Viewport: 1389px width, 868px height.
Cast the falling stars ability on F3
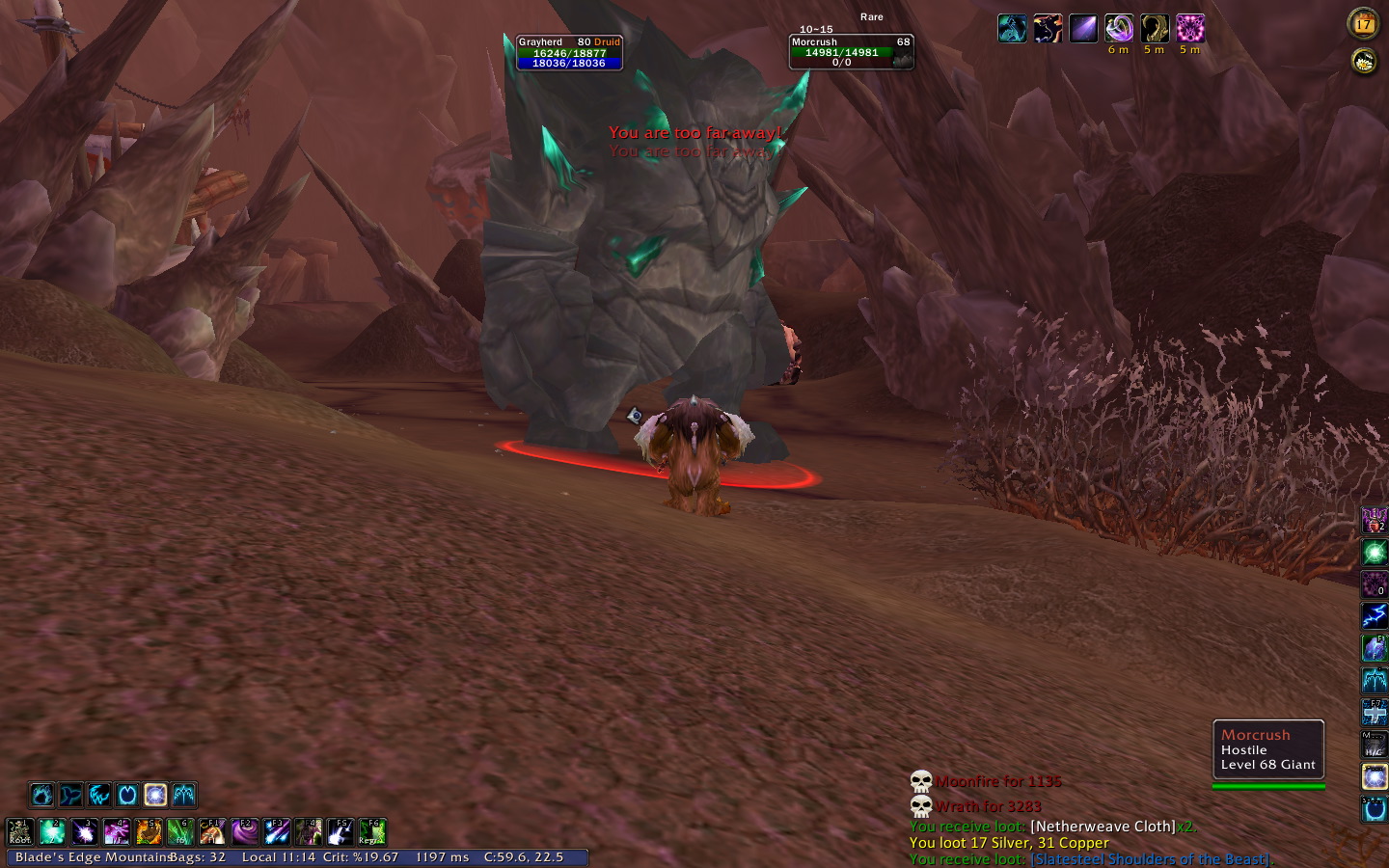tap(277, 831)
